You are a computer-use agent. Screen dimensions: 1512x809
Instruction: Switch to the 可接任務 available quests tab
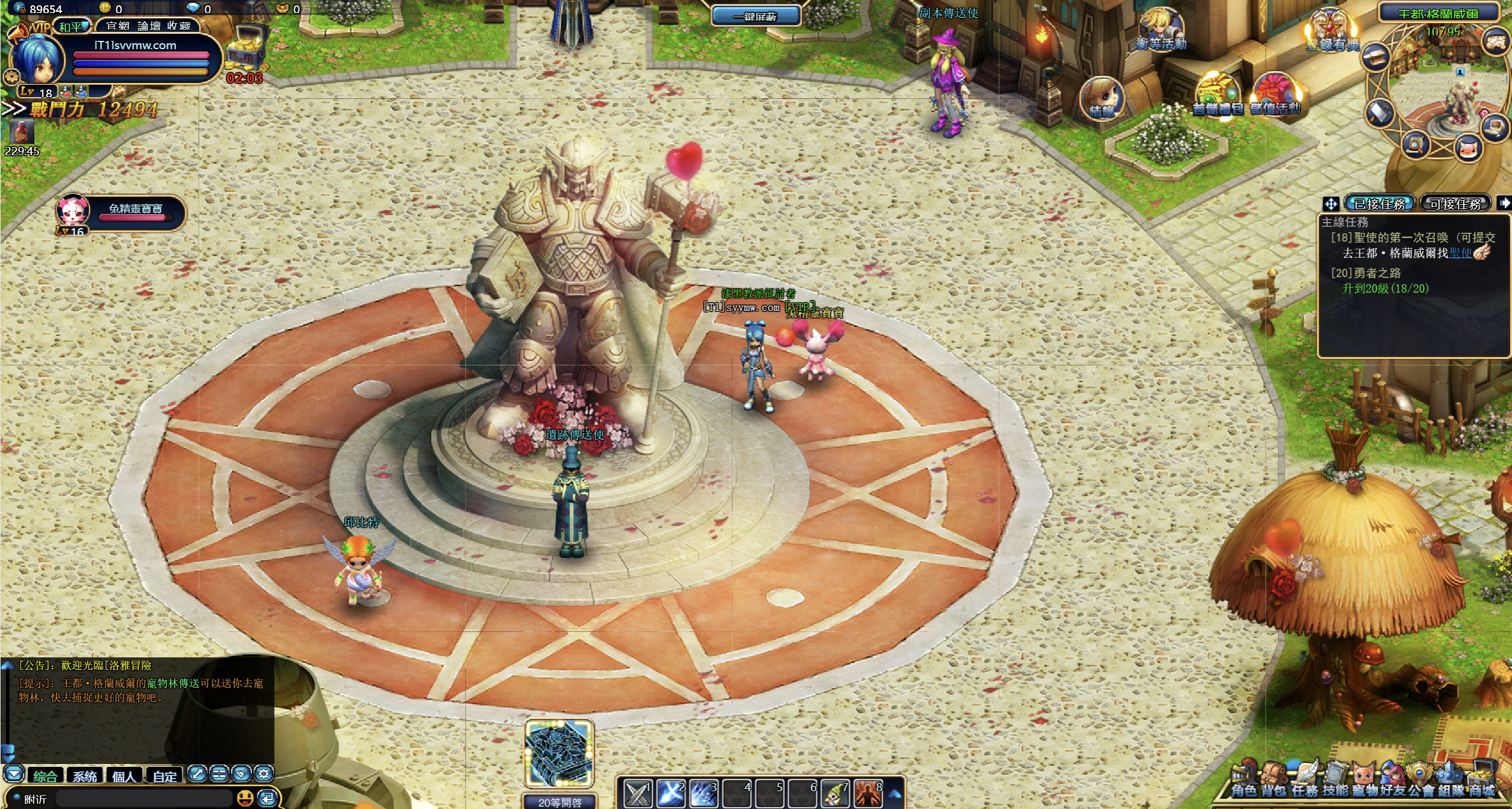tap(1455, 204)
